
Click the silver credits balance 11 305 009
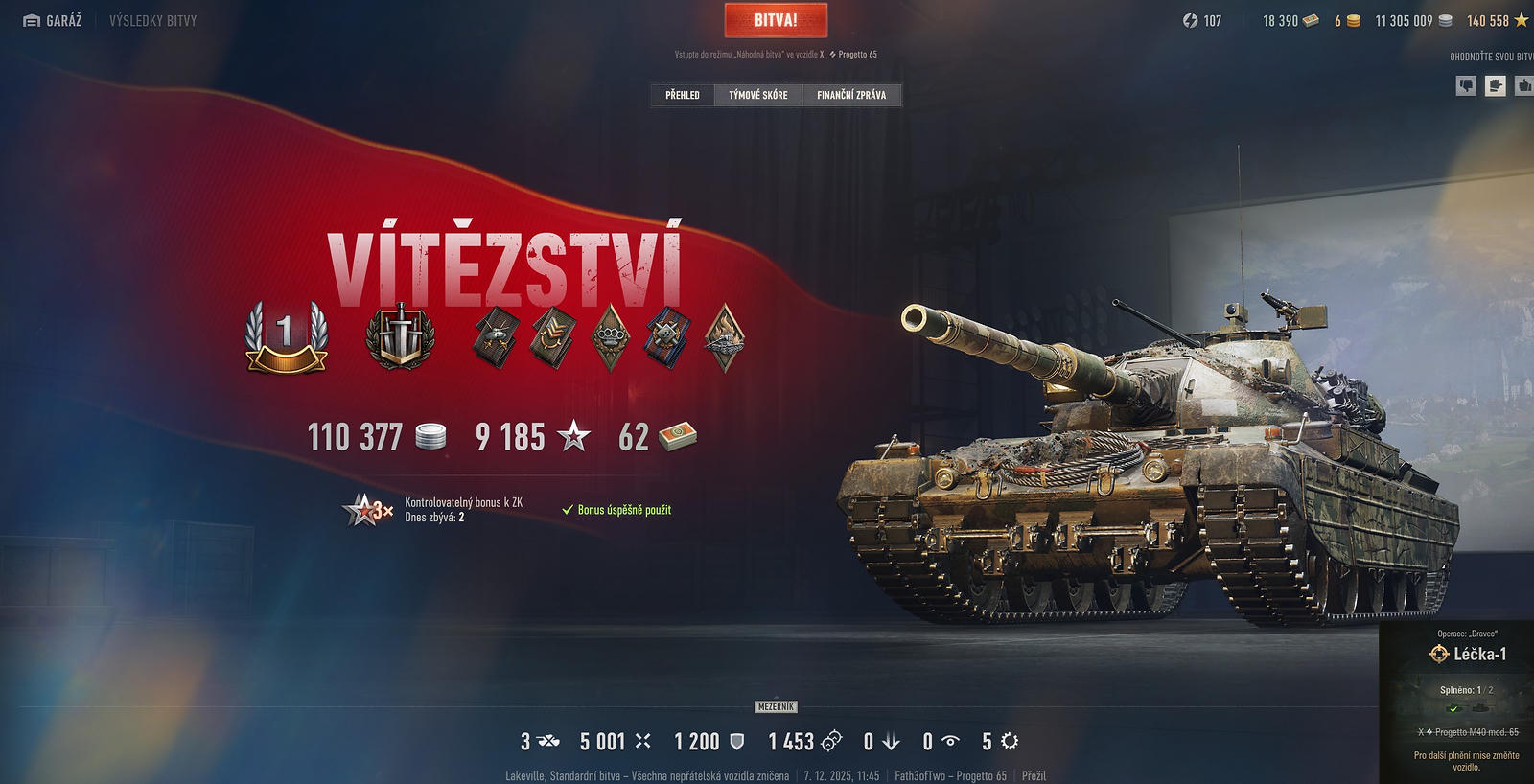[x=1413, y=20]
